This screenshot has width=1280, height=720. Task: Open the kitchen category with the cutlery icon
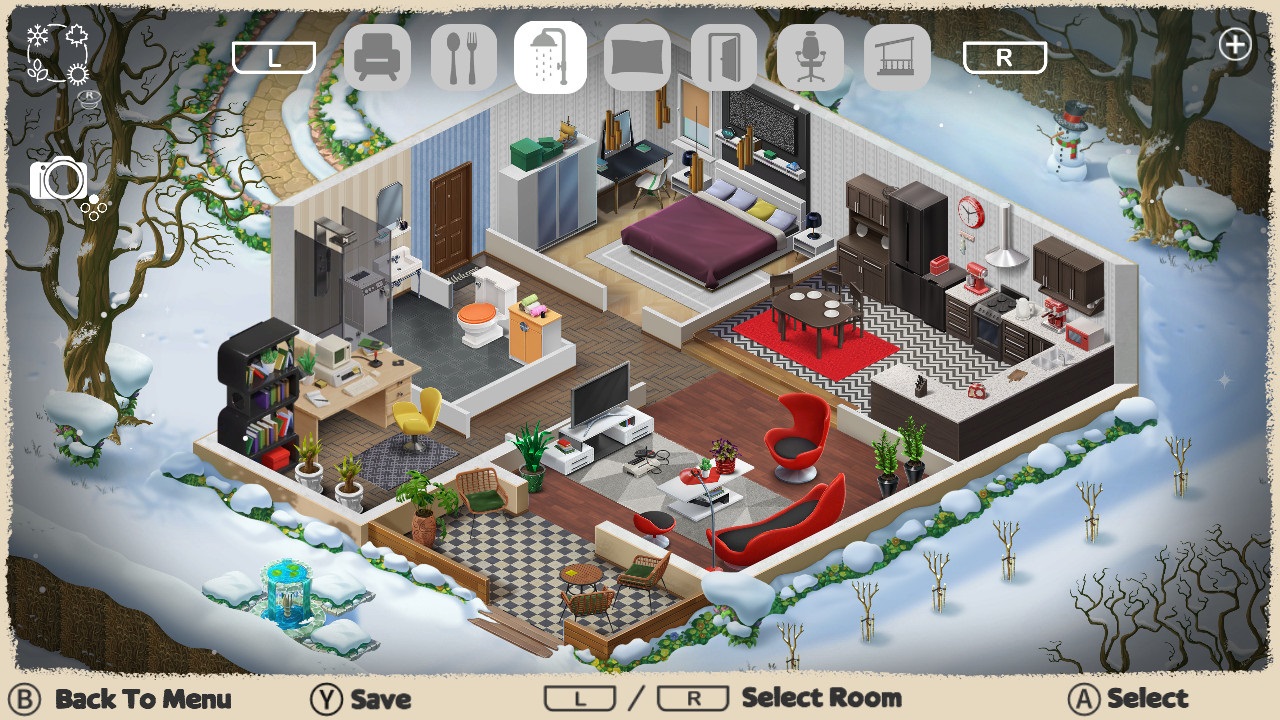pyautogui.click(x=465, y=57)
